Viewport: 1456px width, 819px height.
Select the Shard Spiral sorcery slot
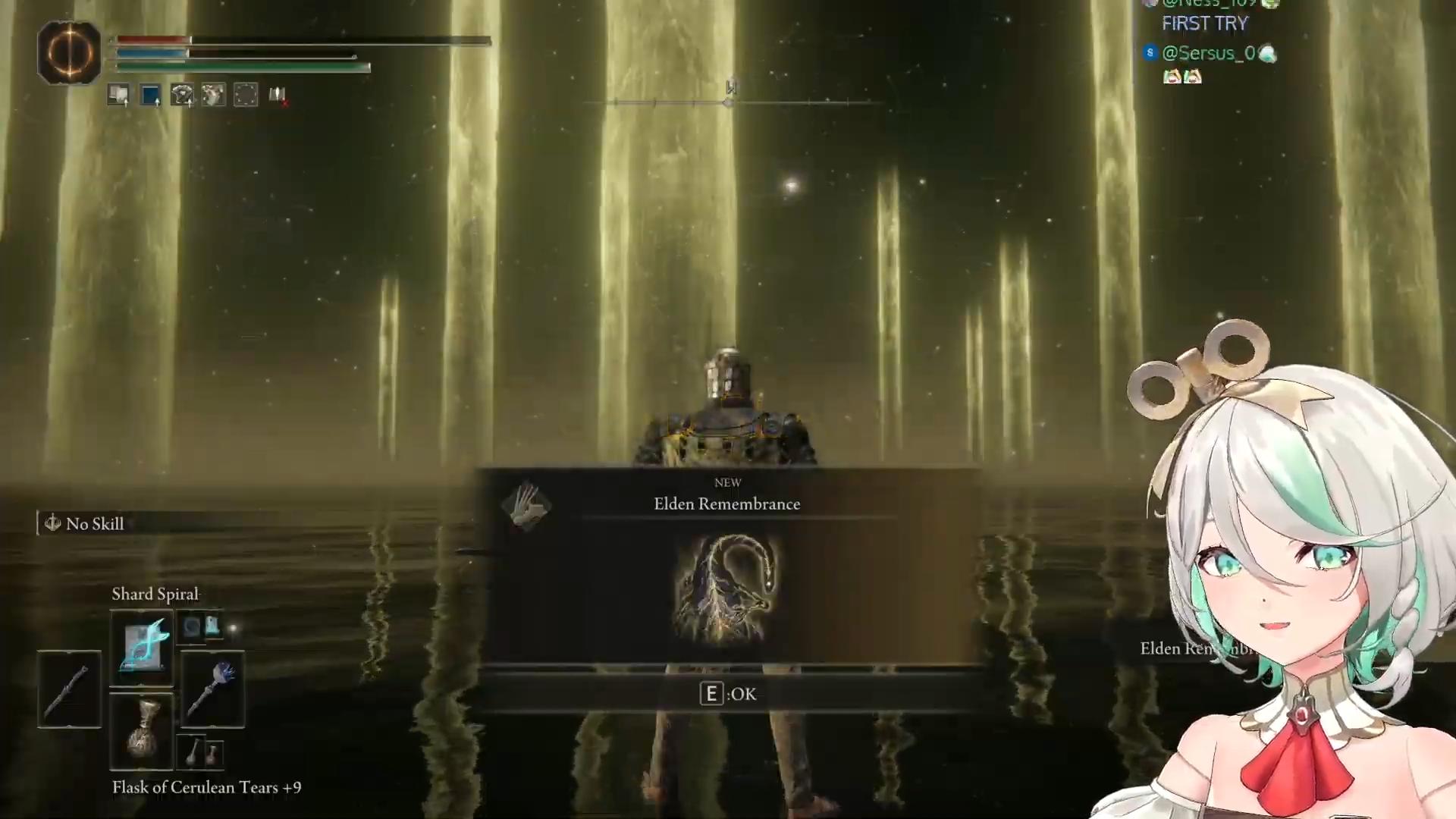(x=142, y=648)
